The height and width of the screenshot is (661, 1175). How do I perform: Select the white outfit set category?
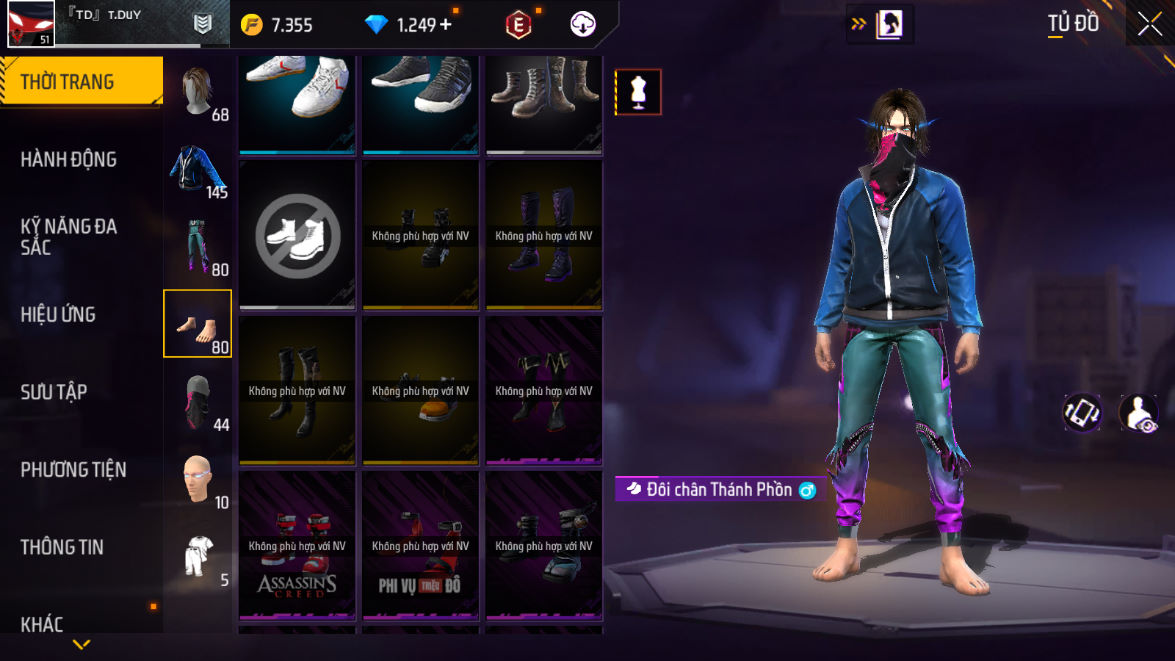198,556
